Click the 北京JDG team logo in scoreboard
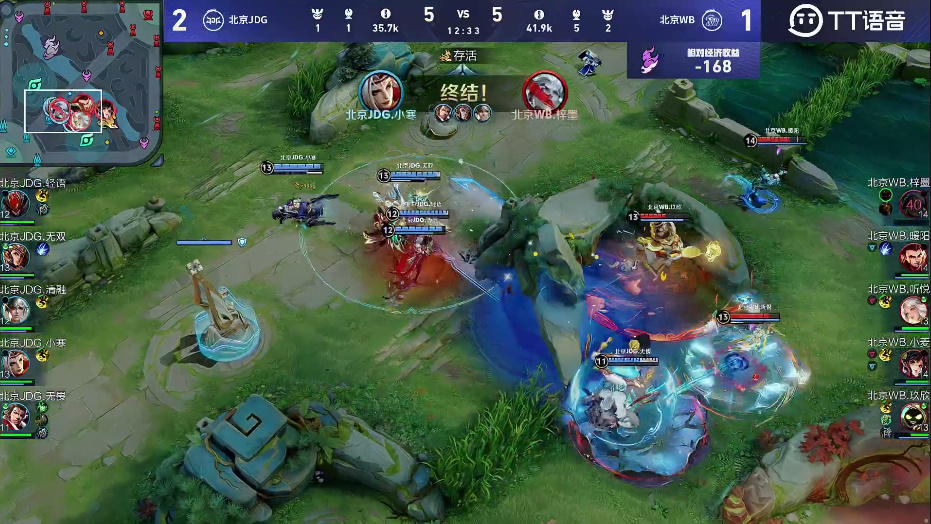Screen dimensions: 931x524 pyautogui.click(x=213, y=18)
